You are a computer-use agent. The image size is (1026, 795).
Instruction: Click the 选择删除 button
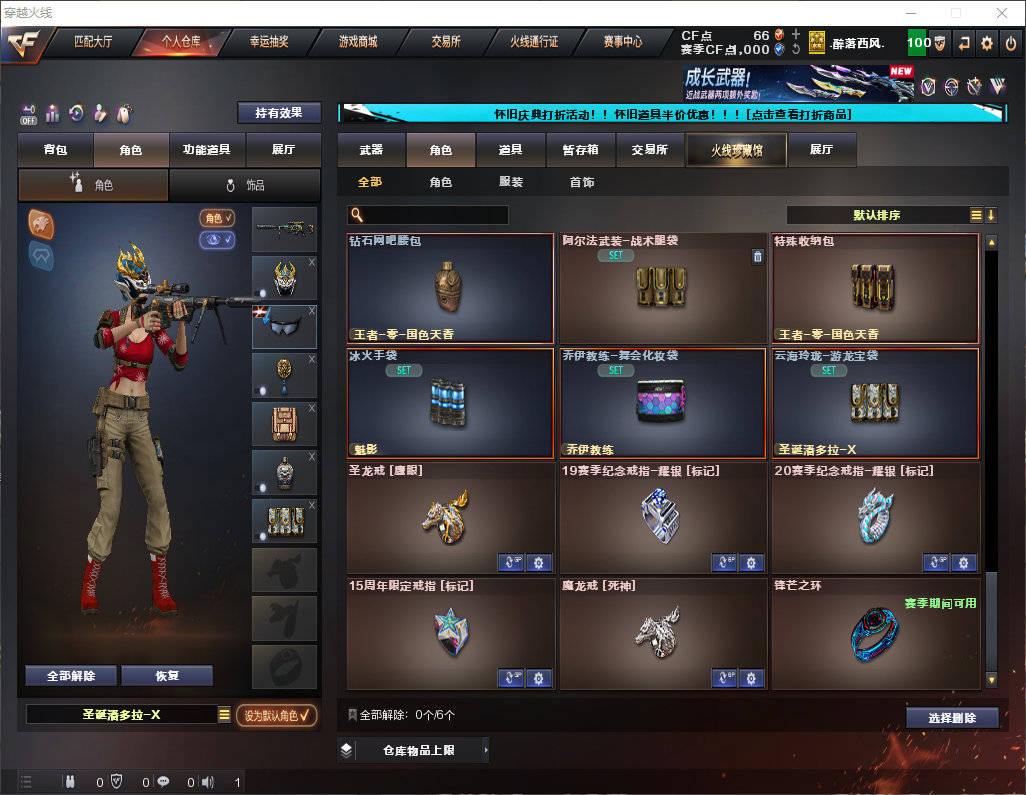click(x=952, y=718)
